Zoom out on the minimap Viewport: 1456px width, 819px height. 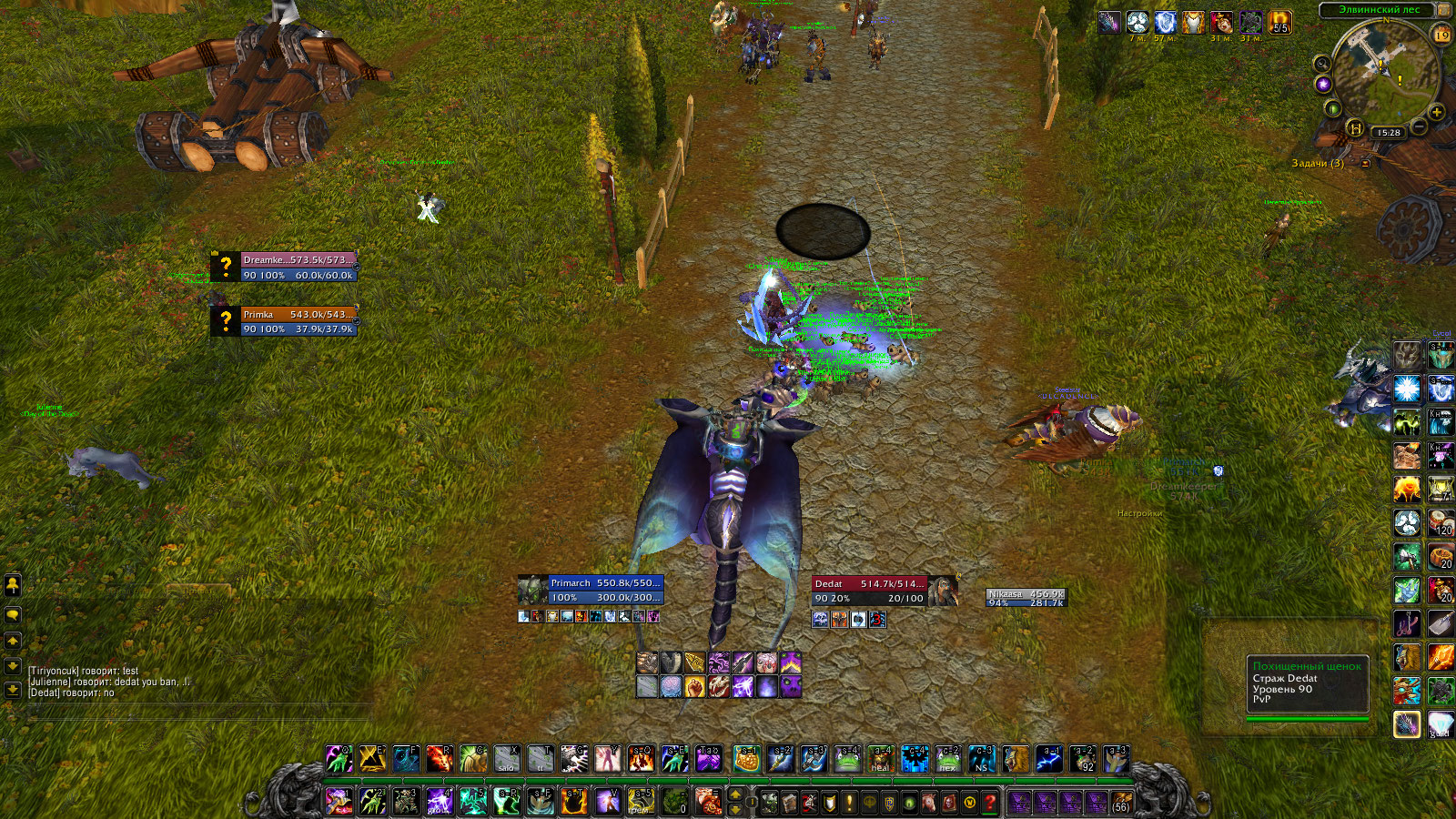(1419, 127)
